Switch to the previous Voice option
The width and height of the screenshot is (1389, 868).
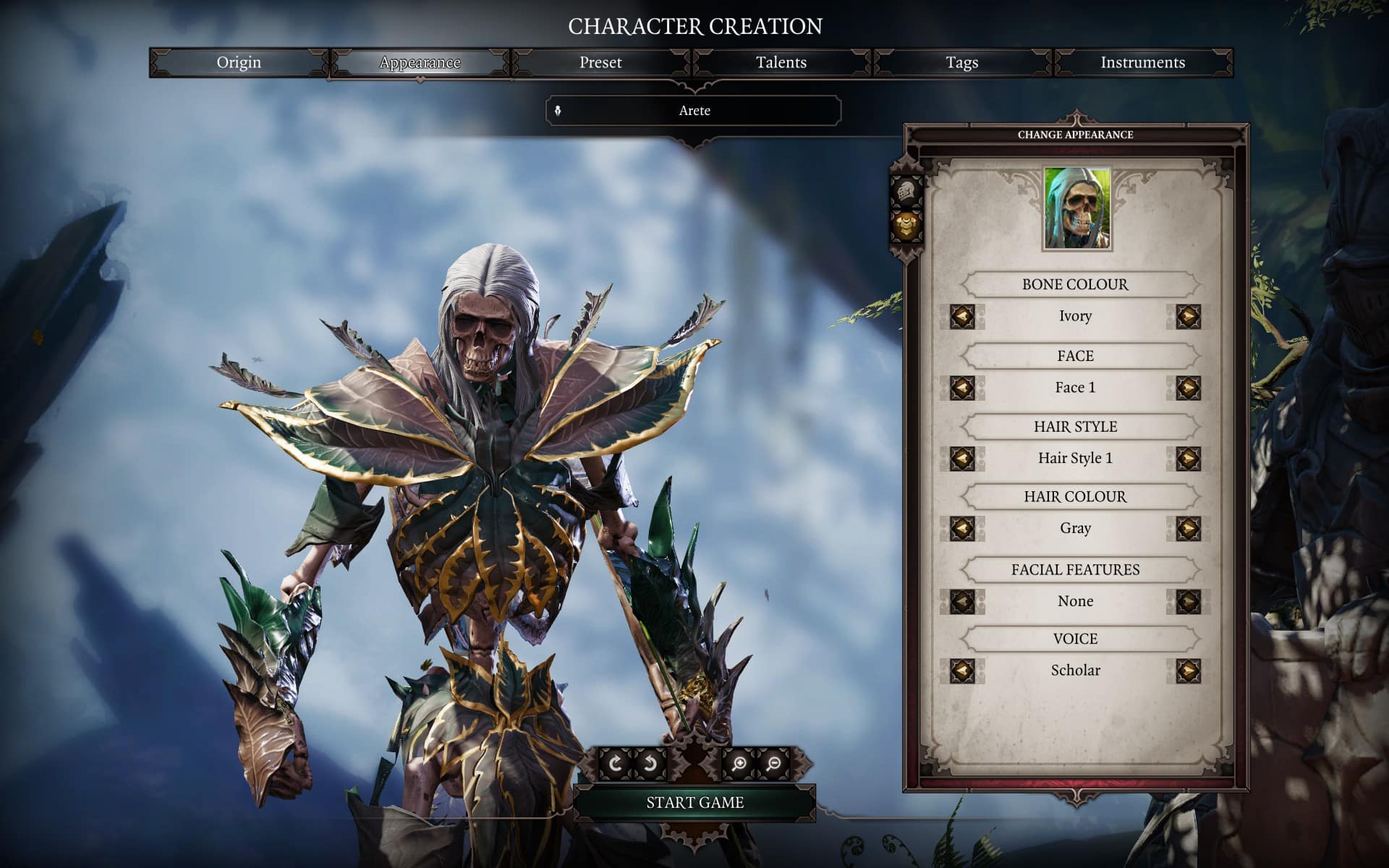click(x=962, y=671)
